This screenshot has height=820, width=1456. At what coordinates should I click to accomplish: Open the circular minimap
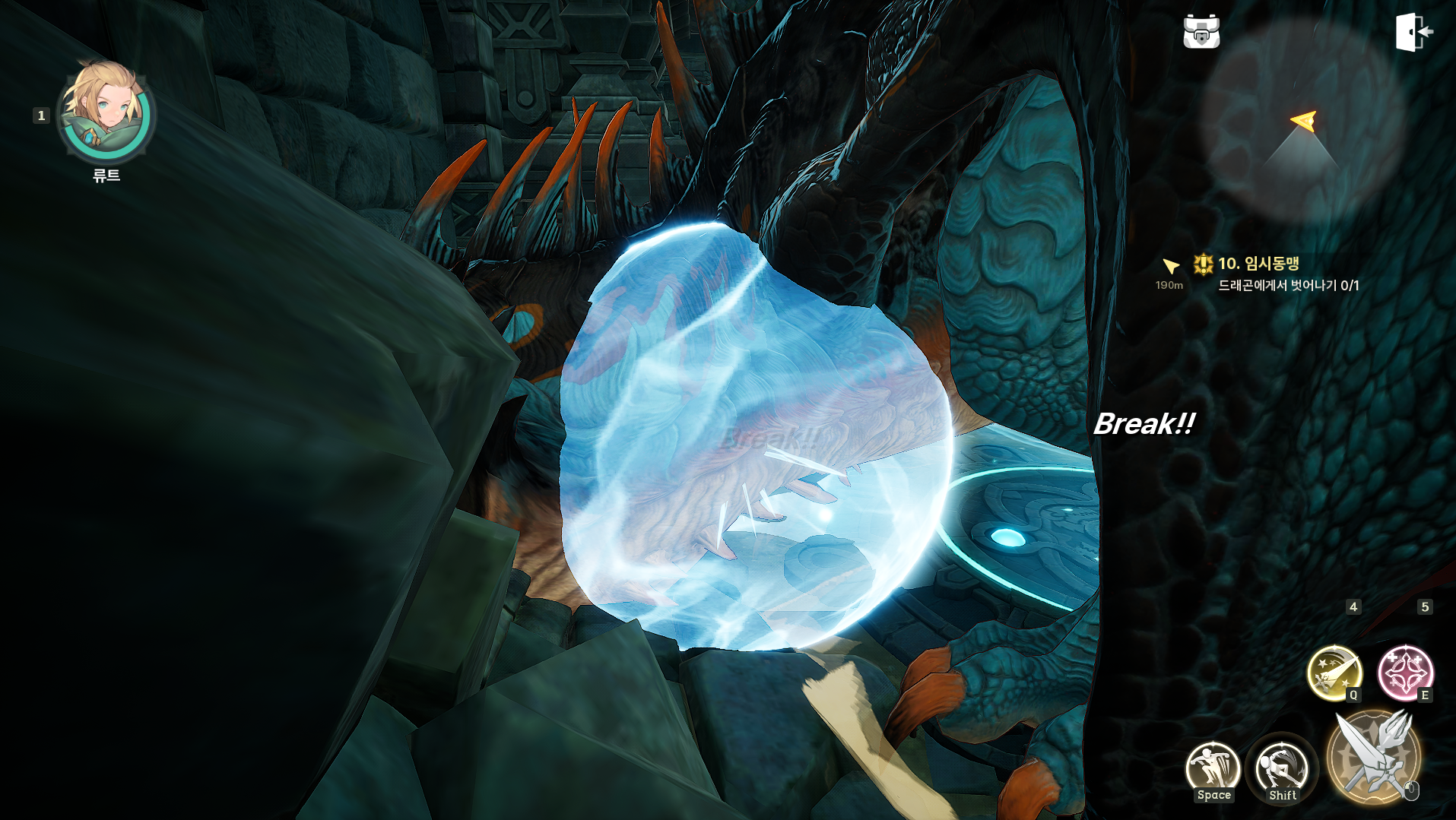pyautogui.click(x=1302, y=122)
